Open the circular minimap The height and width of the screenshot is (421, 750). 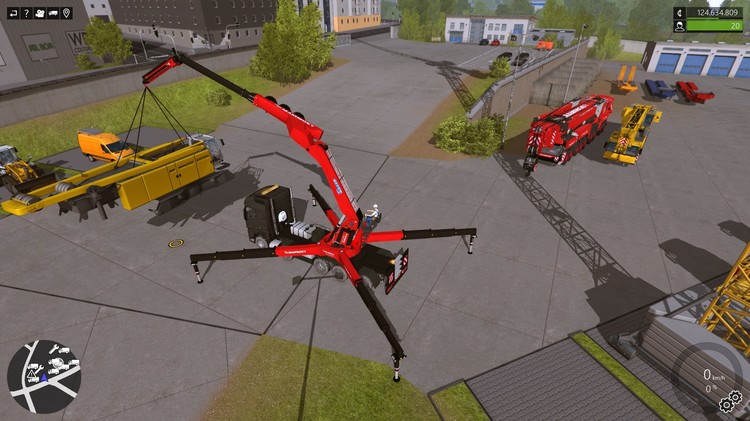pyautogui.click(x=44, y=375)
